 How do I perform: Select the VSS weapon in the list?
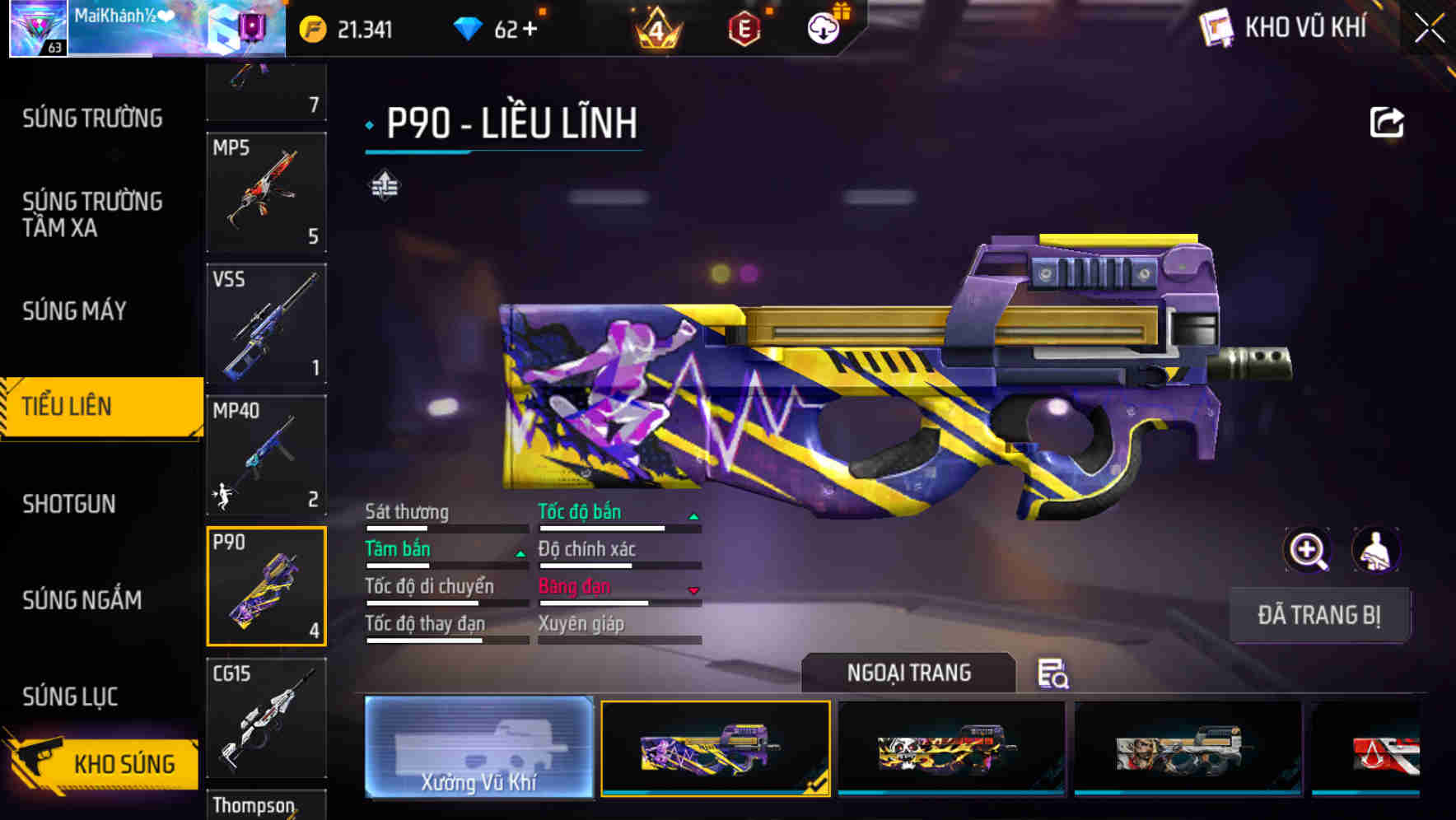click(x=266, y=325)
